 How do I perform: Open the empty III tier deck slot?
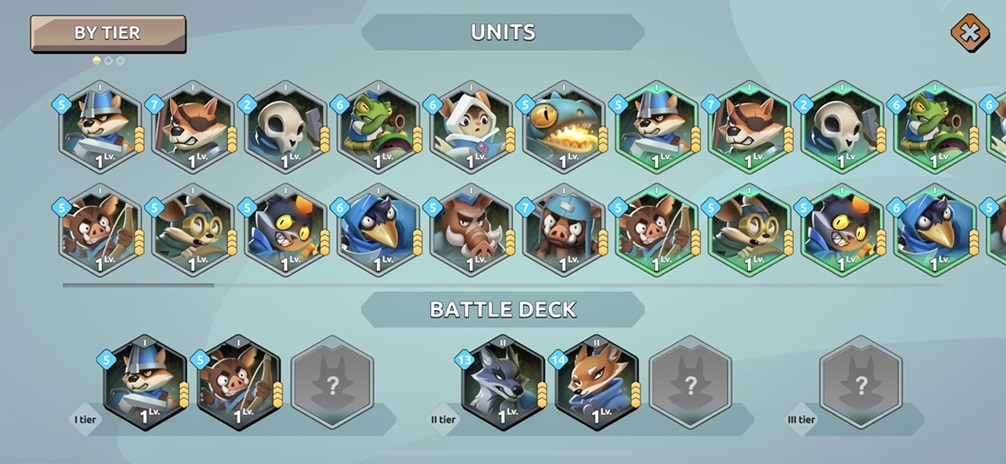click(x=860, y=382)
